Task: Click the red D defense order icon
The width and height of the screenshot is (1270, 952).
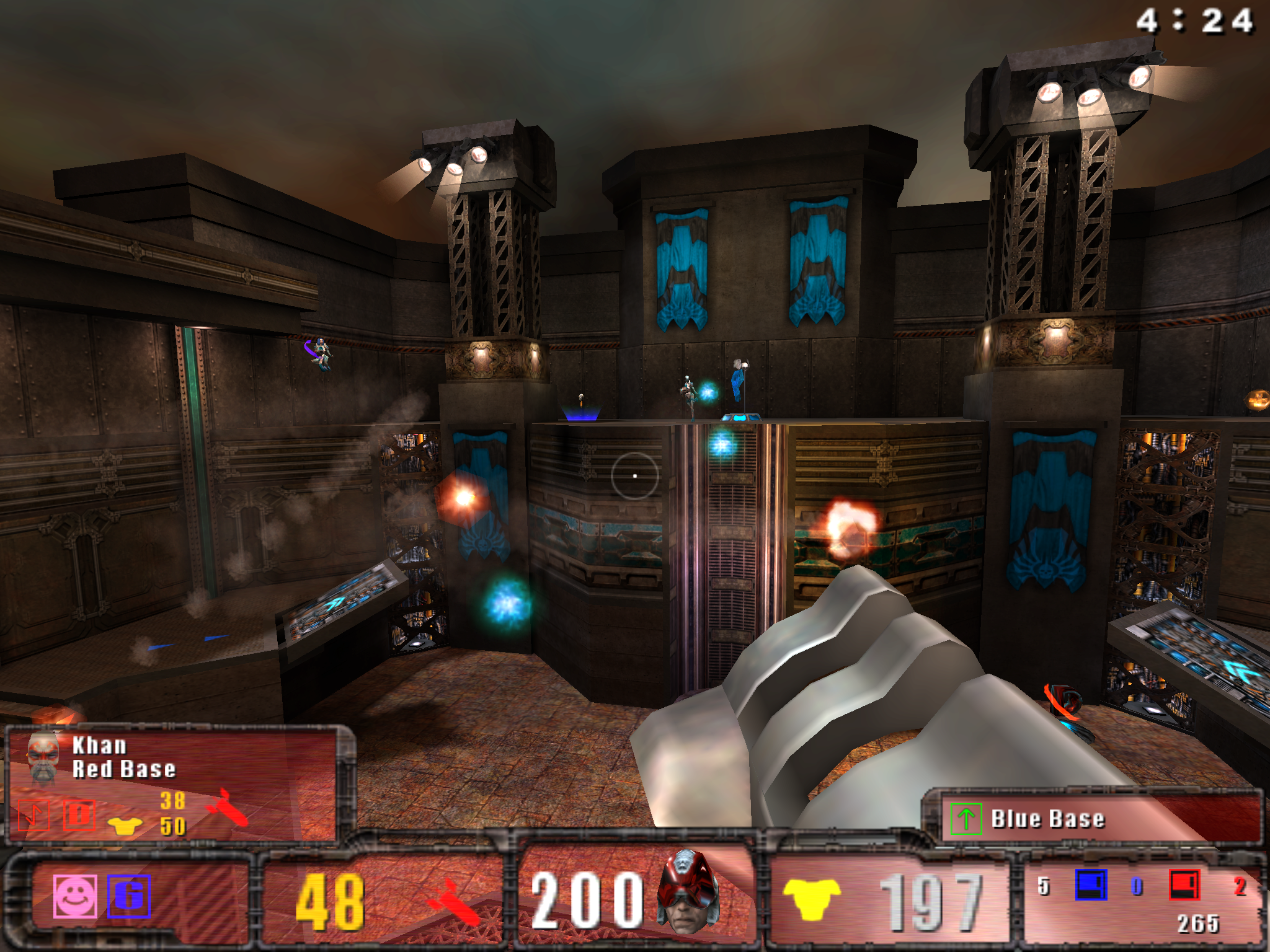Action: pos(79,814)
